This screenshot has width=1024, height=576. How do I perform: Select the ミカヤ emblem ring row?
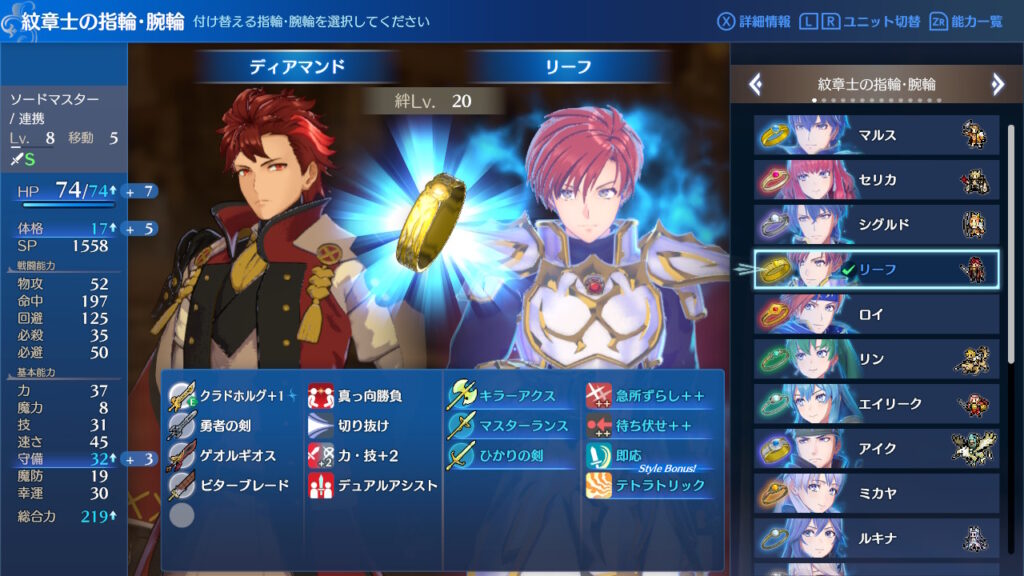(875, 494)
